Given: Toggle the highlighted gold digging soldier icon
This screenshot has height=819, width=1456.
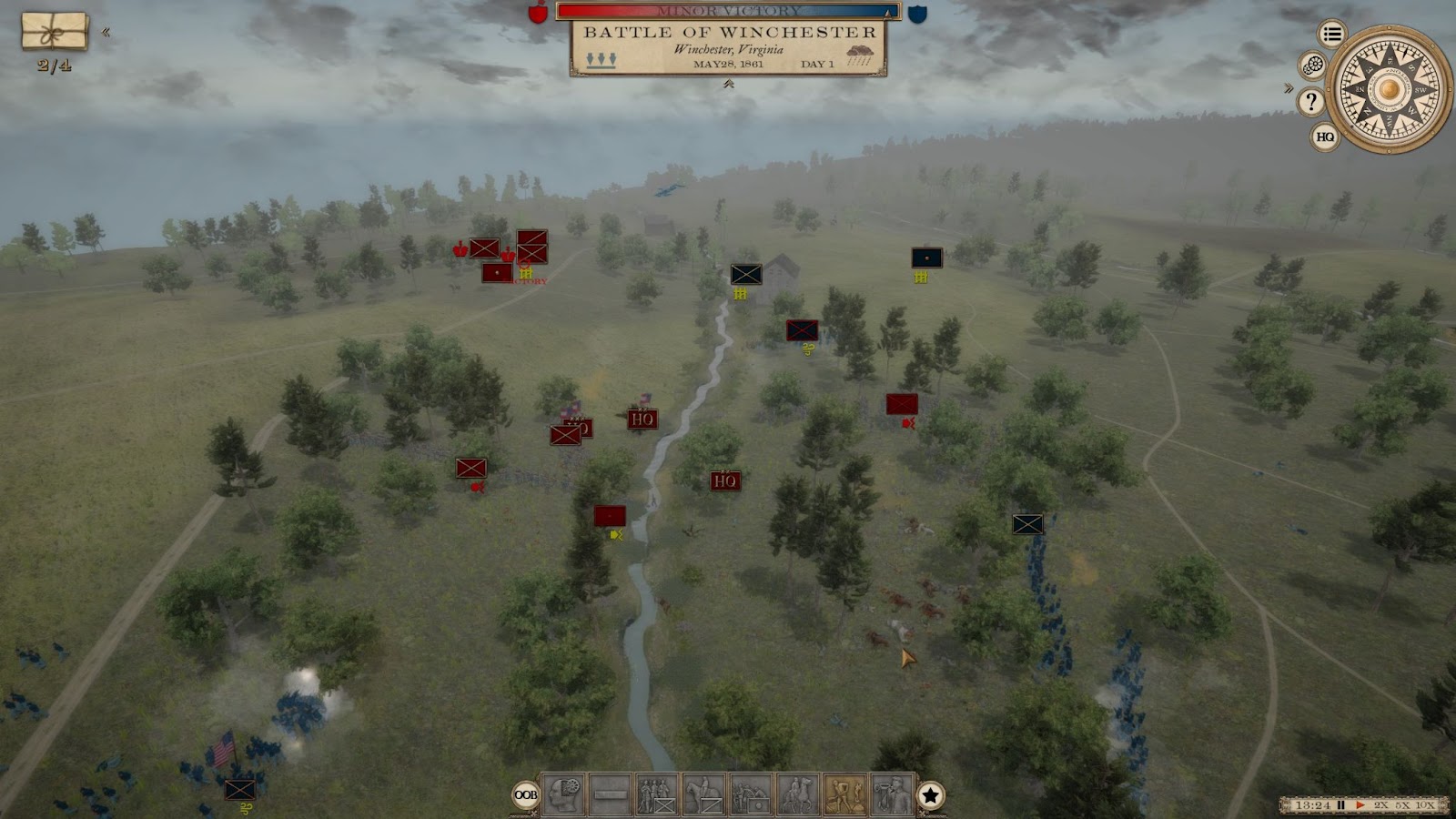Looking at the screenshot, I should click(845, 794).
